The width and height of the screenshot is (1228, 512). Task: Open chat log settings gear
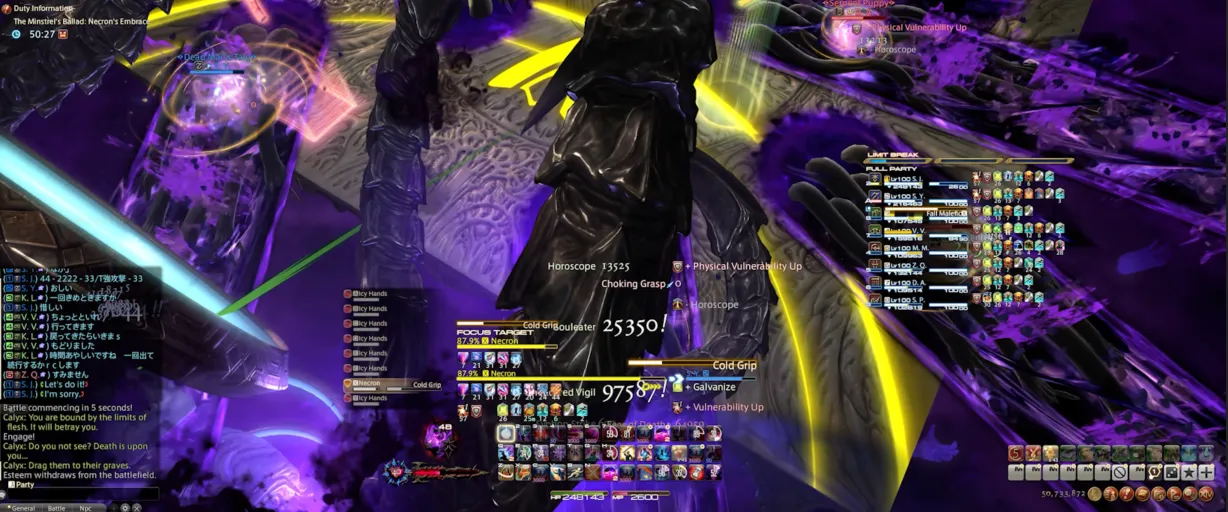(x=124, y=508)
